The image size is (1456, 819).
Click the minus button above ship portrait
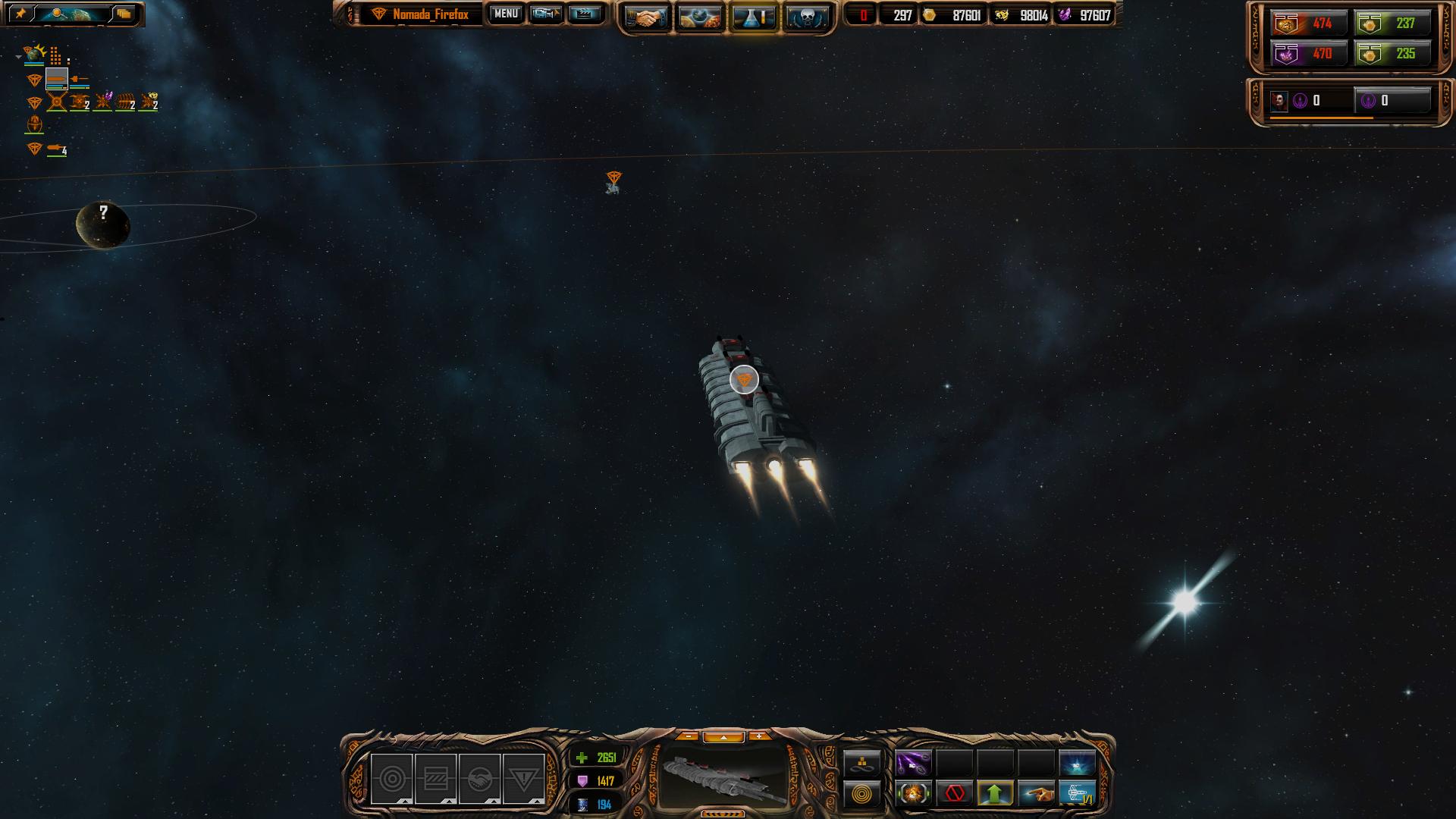coord(688,736)
